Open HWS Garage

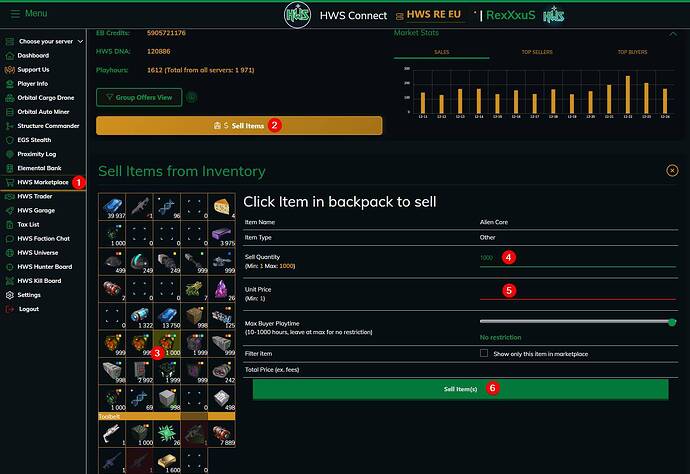click(36, 211)
